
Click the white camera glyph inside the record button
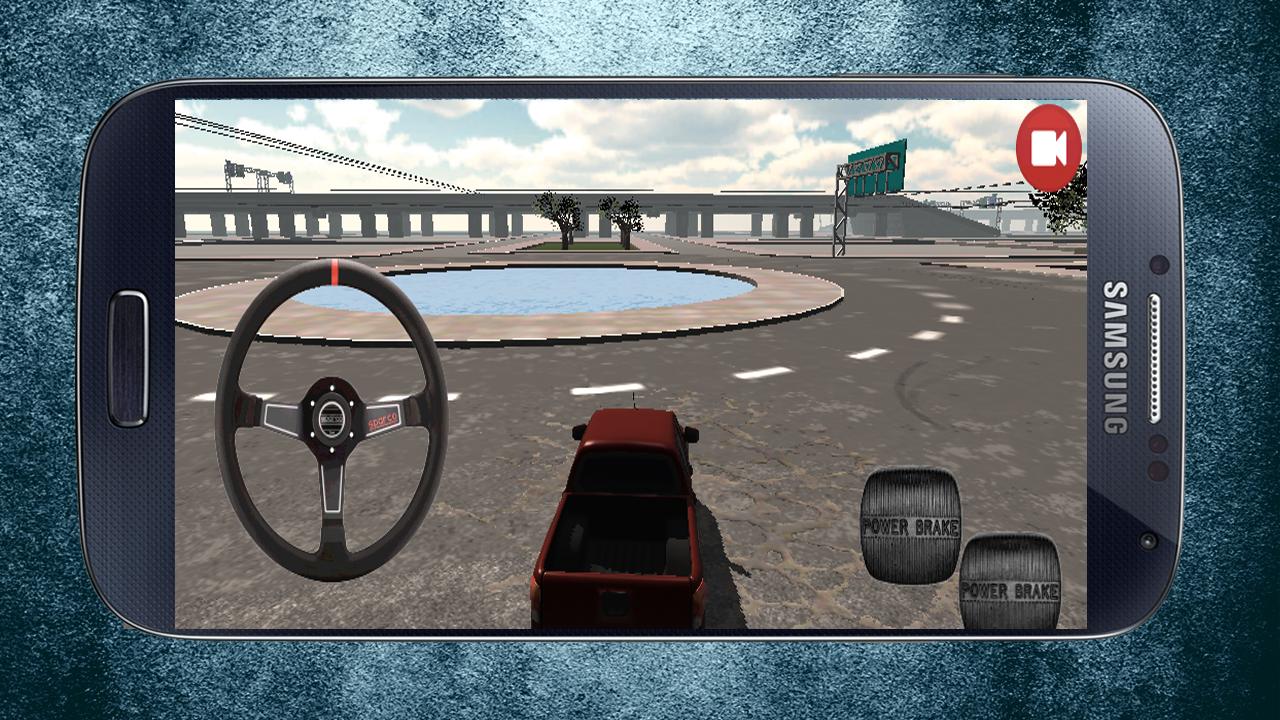point(1046,146)
